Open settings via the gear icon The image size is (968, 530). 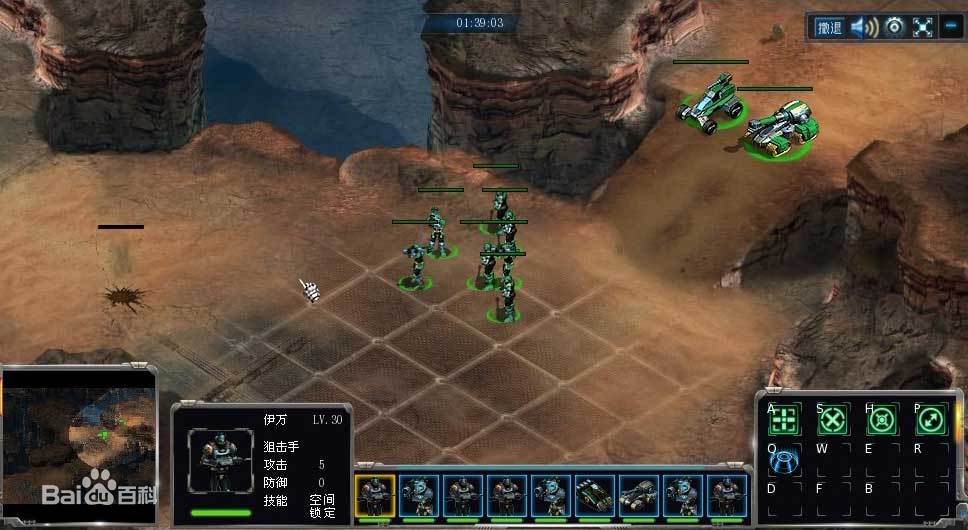pos(894,27)
